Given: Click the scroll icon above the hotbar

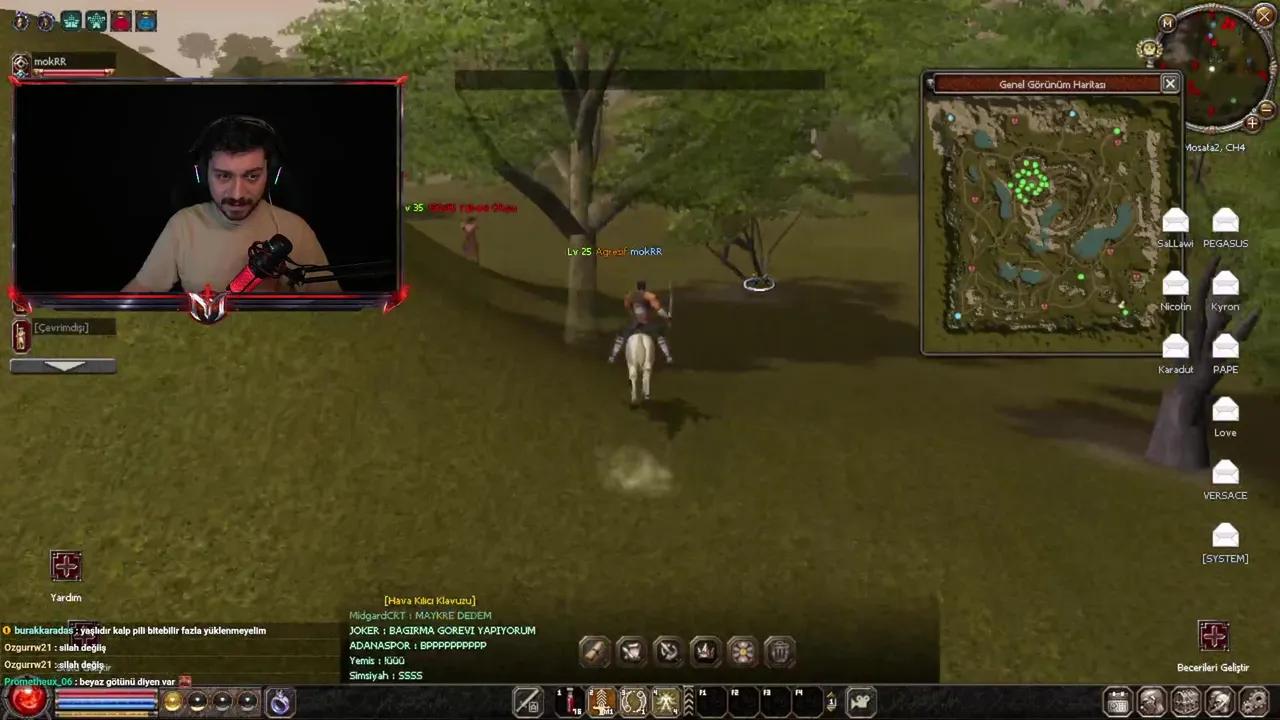Looking at the screenshot, I should pos(594,651).
